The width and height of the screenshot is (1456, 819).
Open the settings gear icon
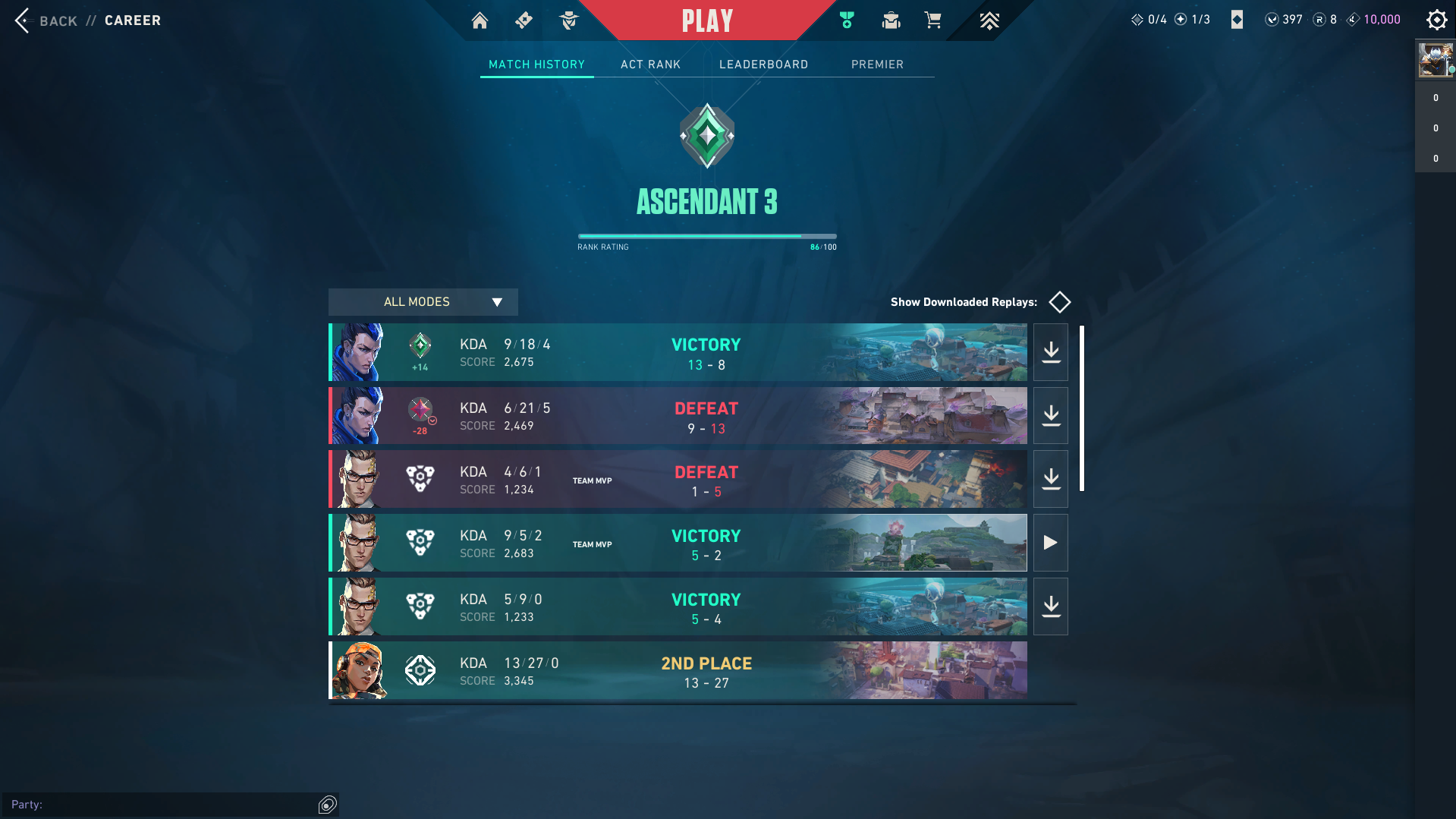pyautogui.click(x=1436, y=20)
